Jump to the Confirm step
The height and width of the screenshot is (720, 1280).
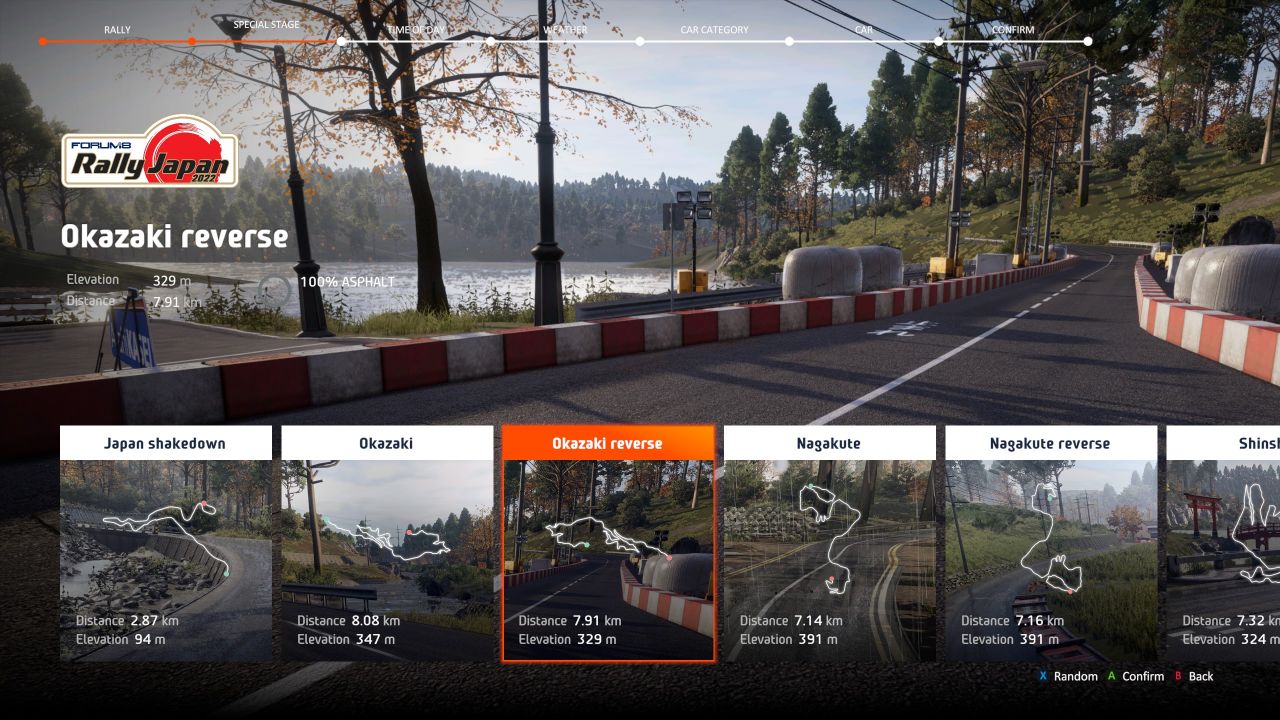click(x=1013, y=30)
